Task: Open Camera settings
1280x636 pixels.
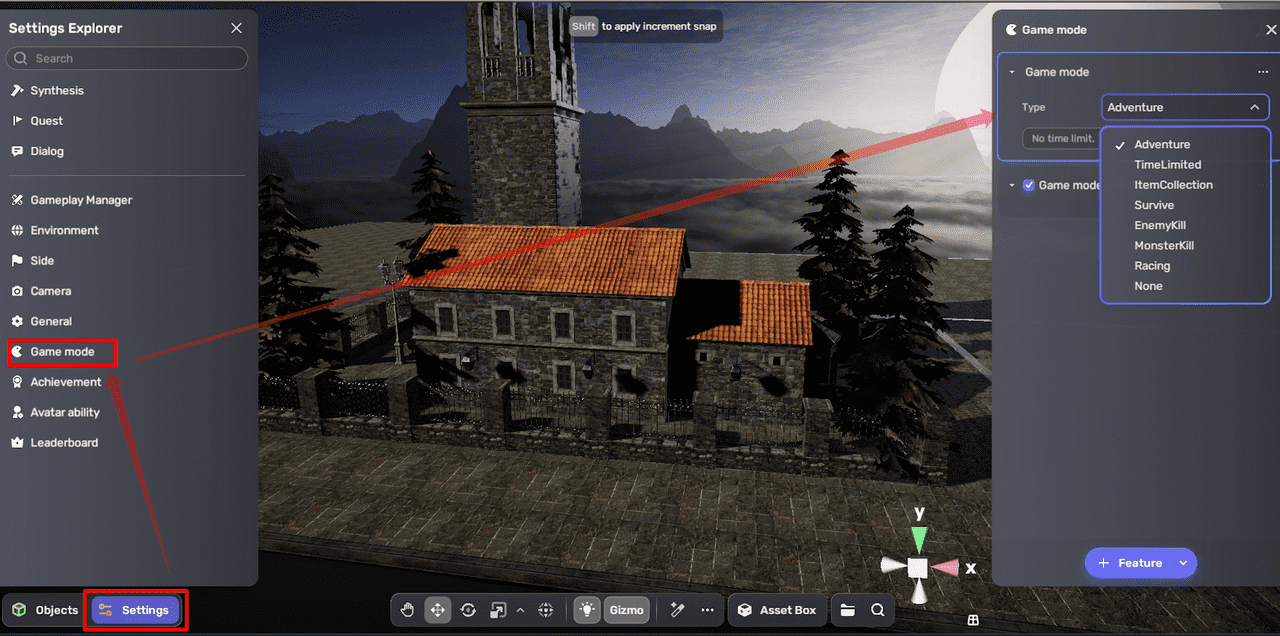Action: coord(50,291)
